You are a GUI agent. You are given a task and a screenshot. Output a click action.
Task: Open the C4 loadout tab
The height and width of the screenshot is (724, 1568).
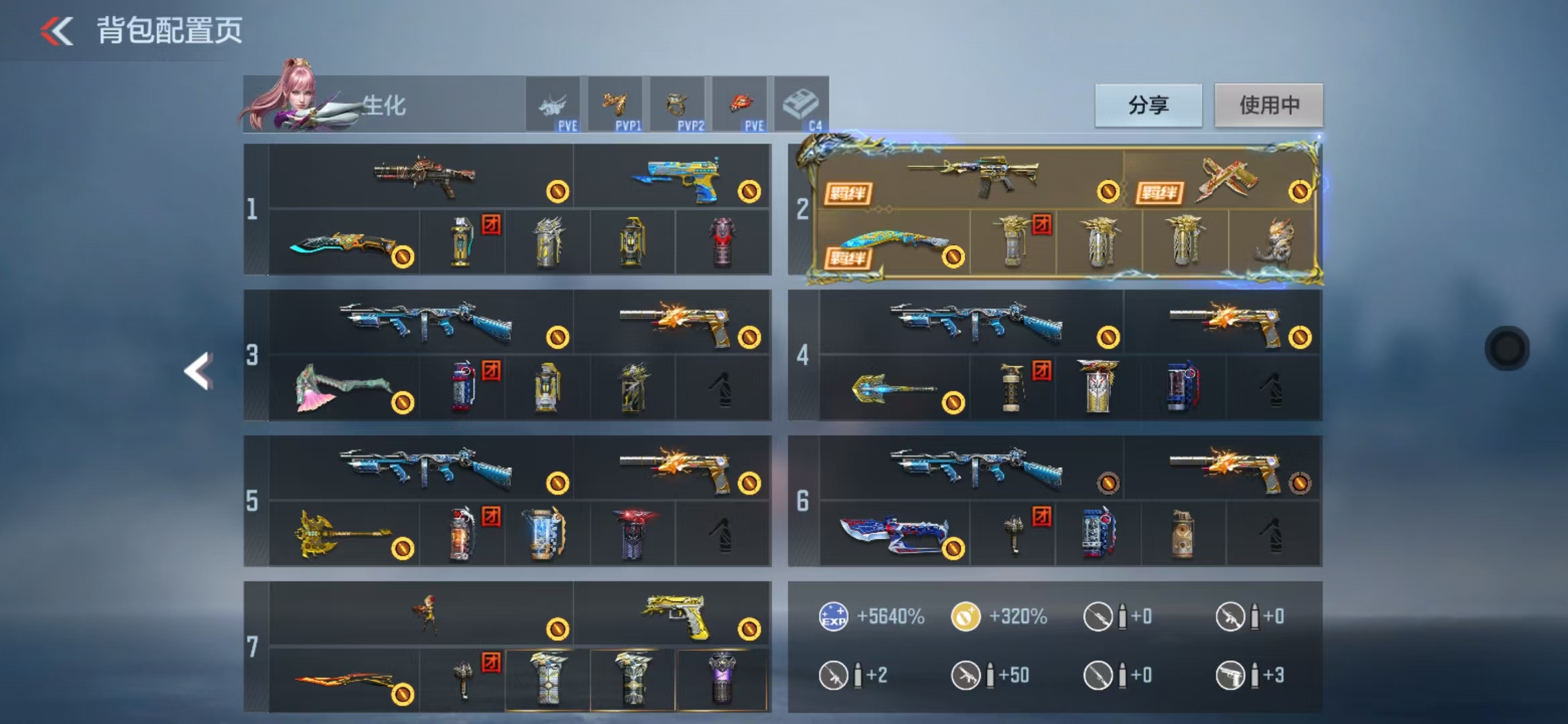(801, 105)
